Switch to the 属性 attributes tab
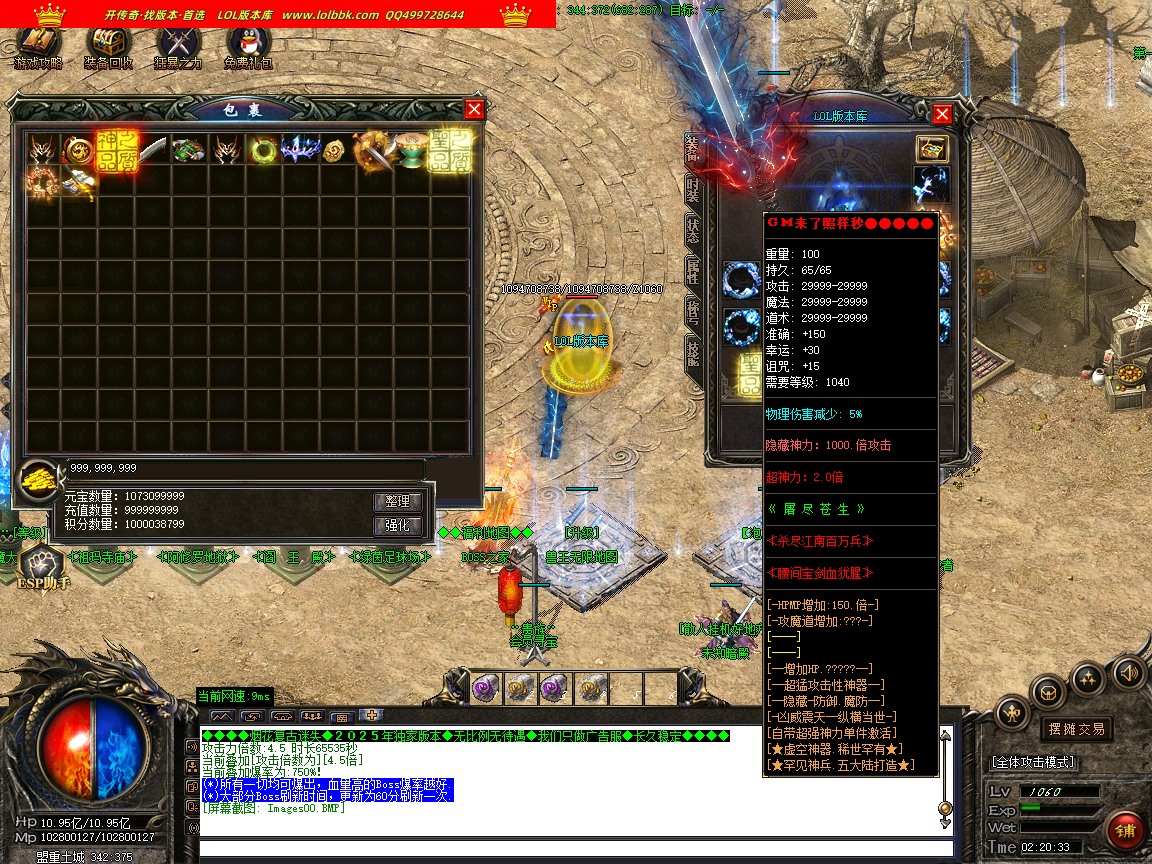 point(693,269)
